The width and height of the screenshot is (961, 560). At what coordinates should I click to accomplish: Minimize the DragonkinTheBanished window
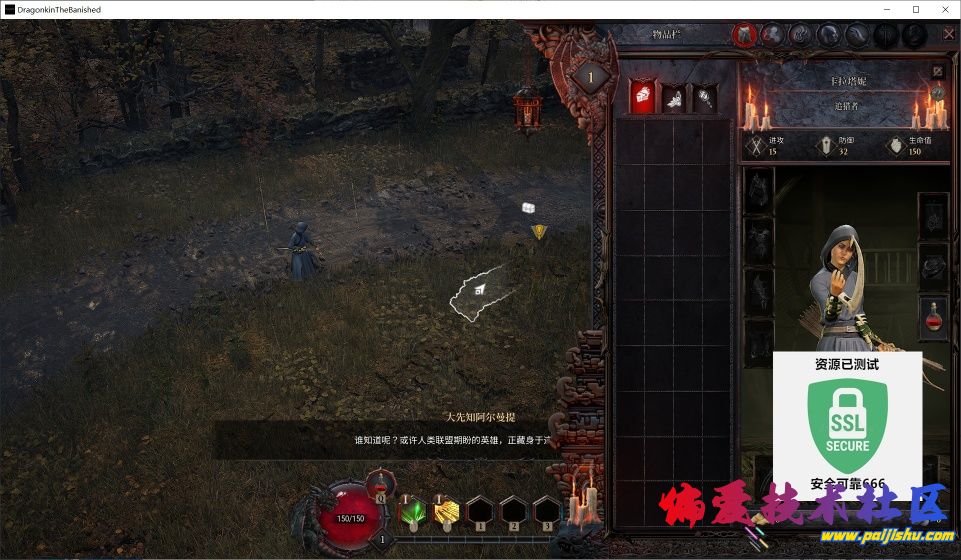pyautogui.click(x=884, y=9)
